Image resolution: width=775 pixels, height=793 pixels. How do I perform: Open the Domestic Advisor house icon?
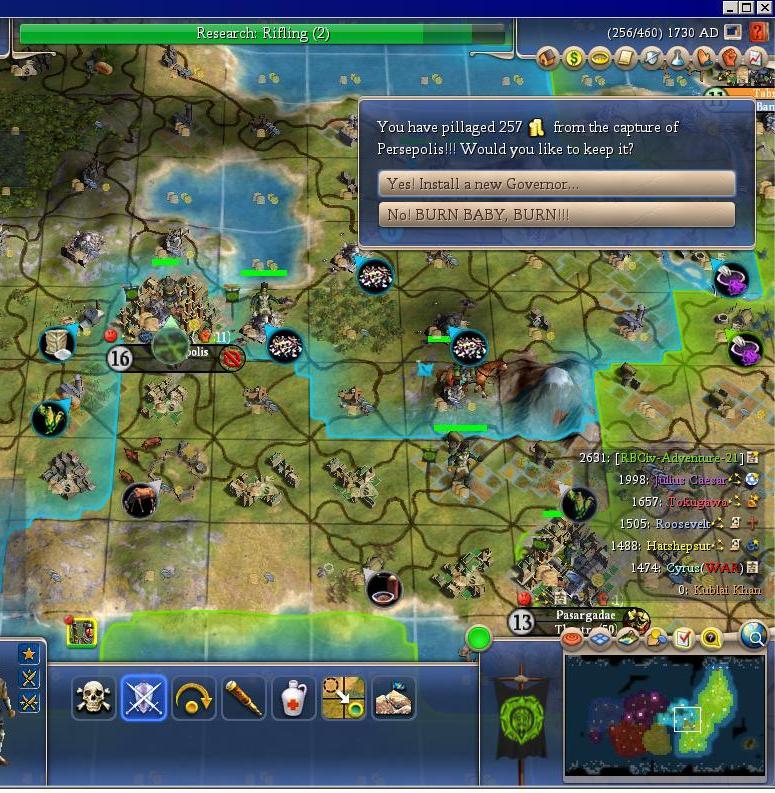548,58
